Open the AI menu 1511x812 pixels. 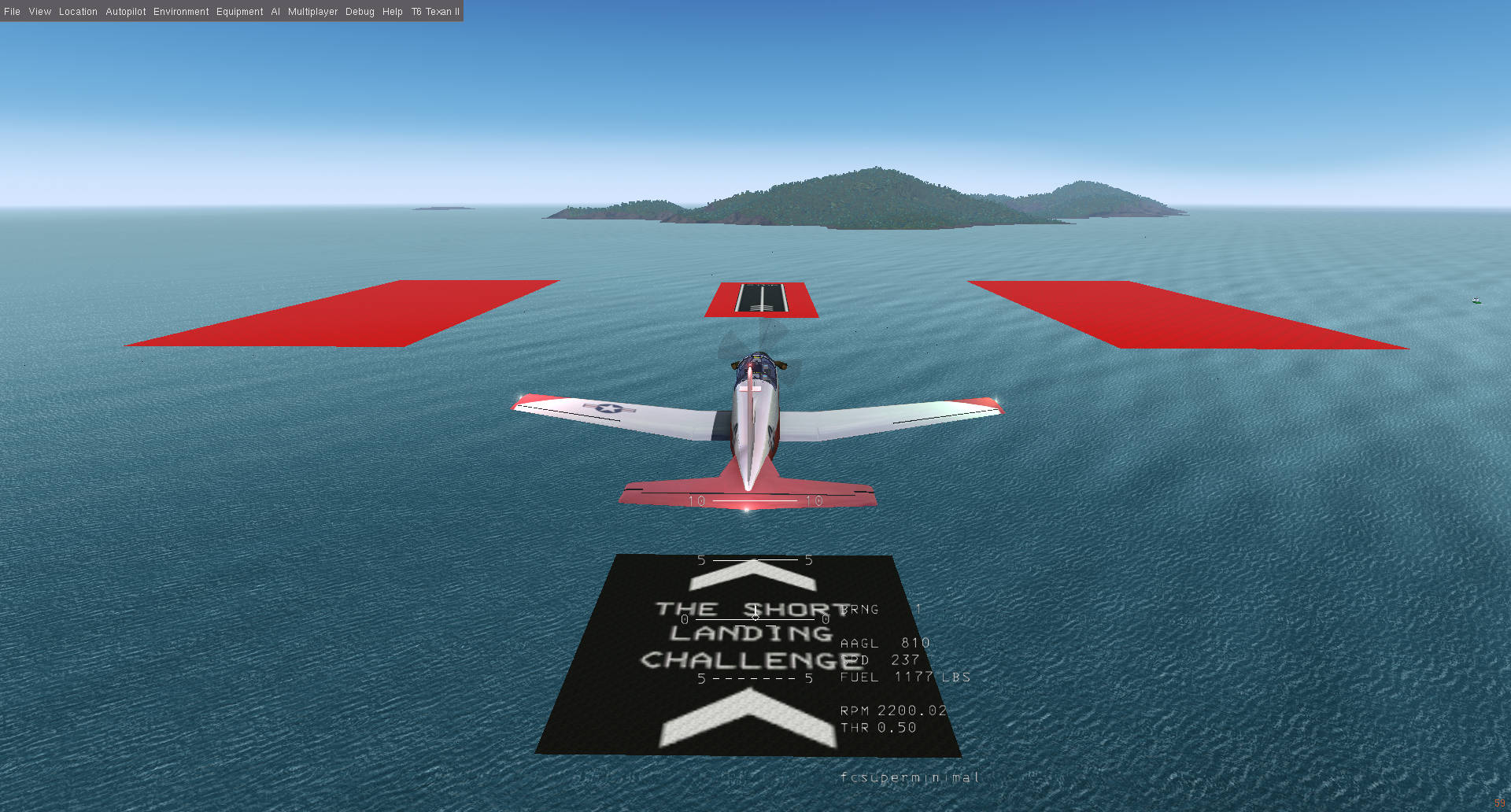(x=275, y=11)
